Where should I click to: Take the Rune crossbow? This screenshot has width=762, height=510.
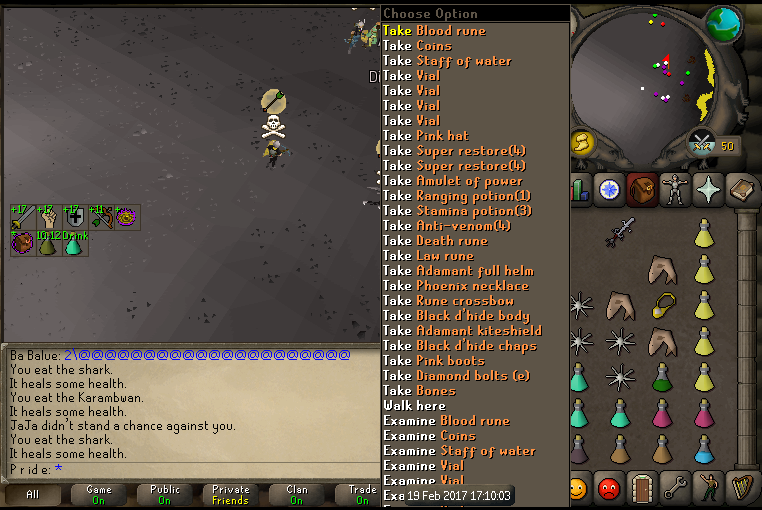pyautogui.click(x=448, y=301)
